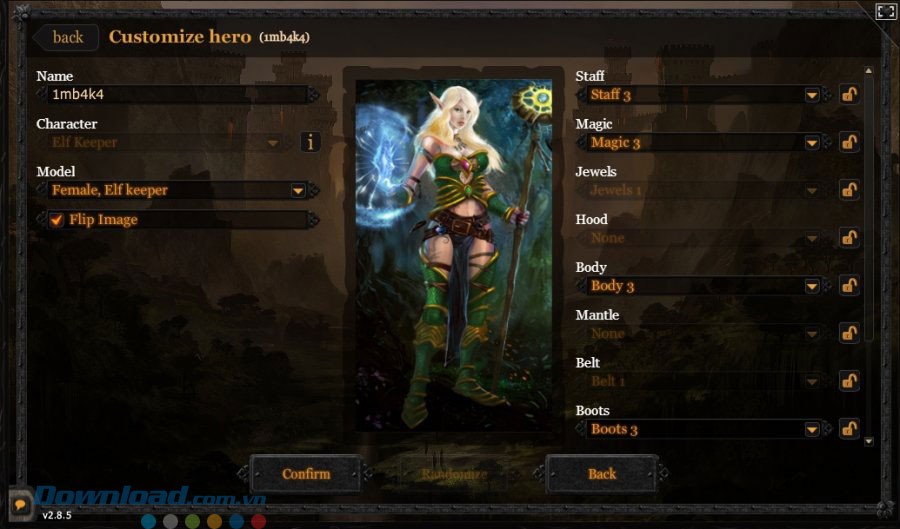Open the Magic dropdown
The height and width of the screenshot is (529, 900).
[812, 143]
